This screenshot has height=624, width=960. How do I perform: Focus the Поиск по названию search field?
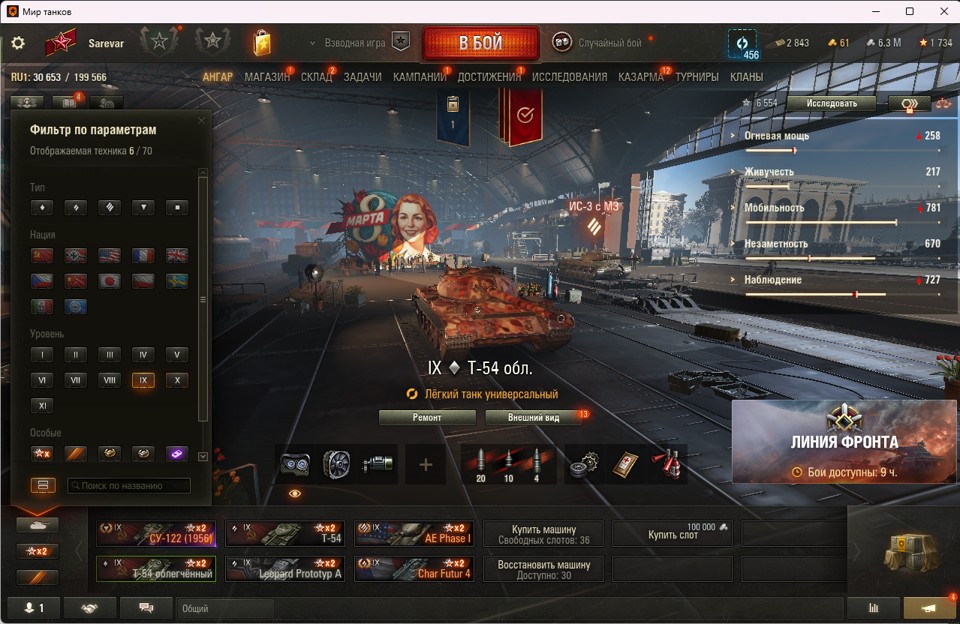pyautogui.click(x=129, y=486)
